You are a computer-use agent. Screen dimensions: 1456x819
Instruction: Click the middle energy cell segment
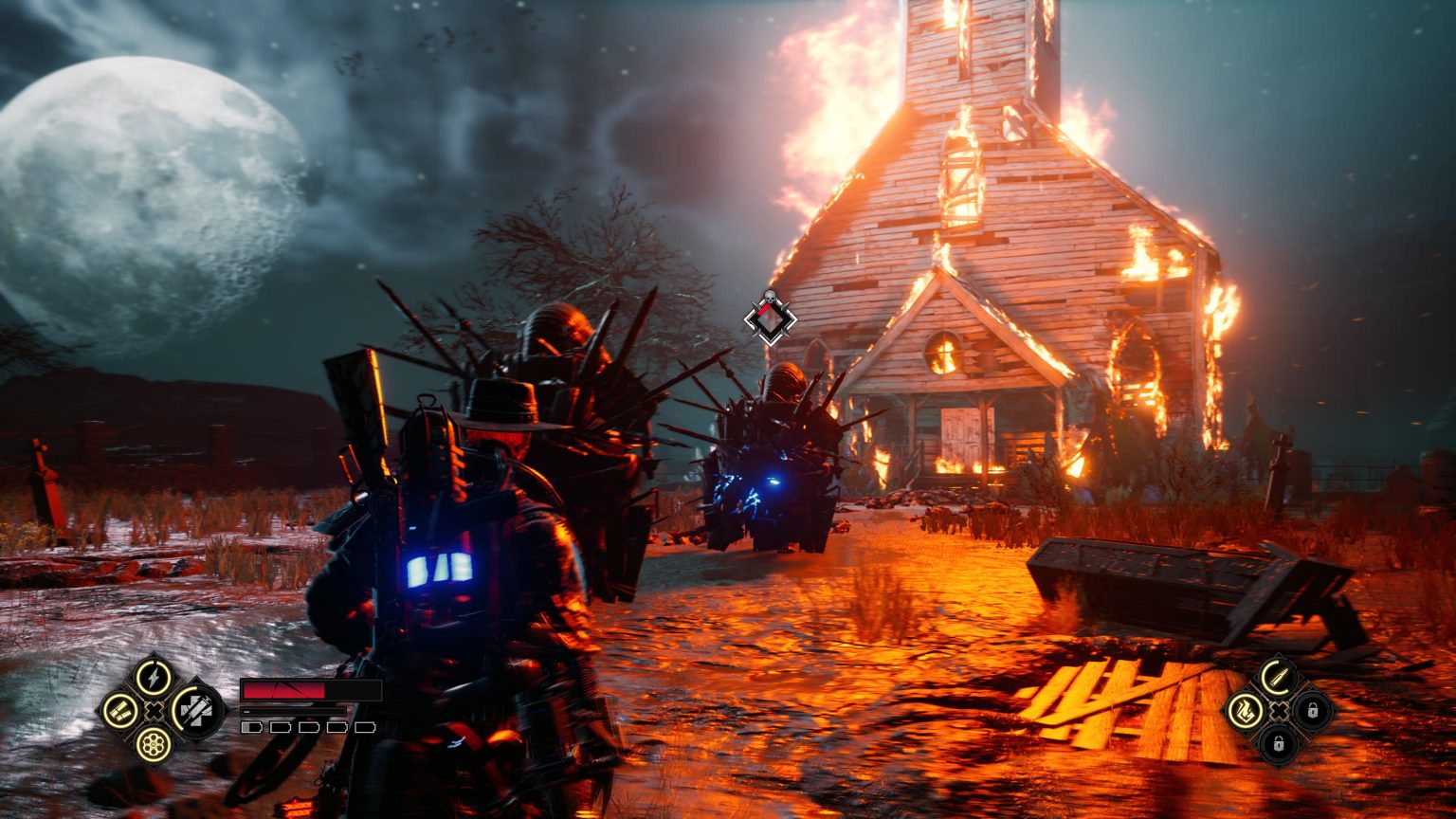click(308, 726)
